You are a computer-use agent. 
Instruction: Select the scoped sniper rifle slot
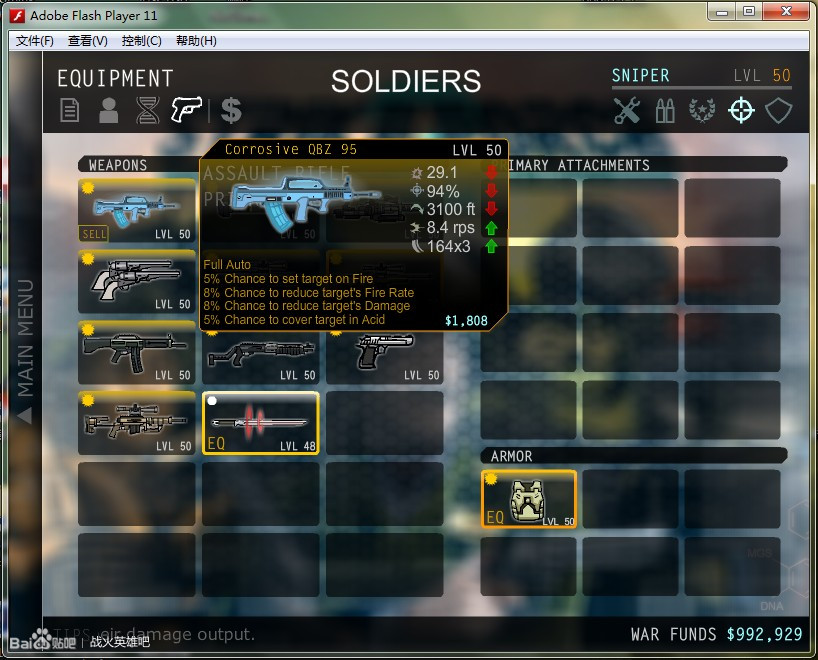pos(137,423)
